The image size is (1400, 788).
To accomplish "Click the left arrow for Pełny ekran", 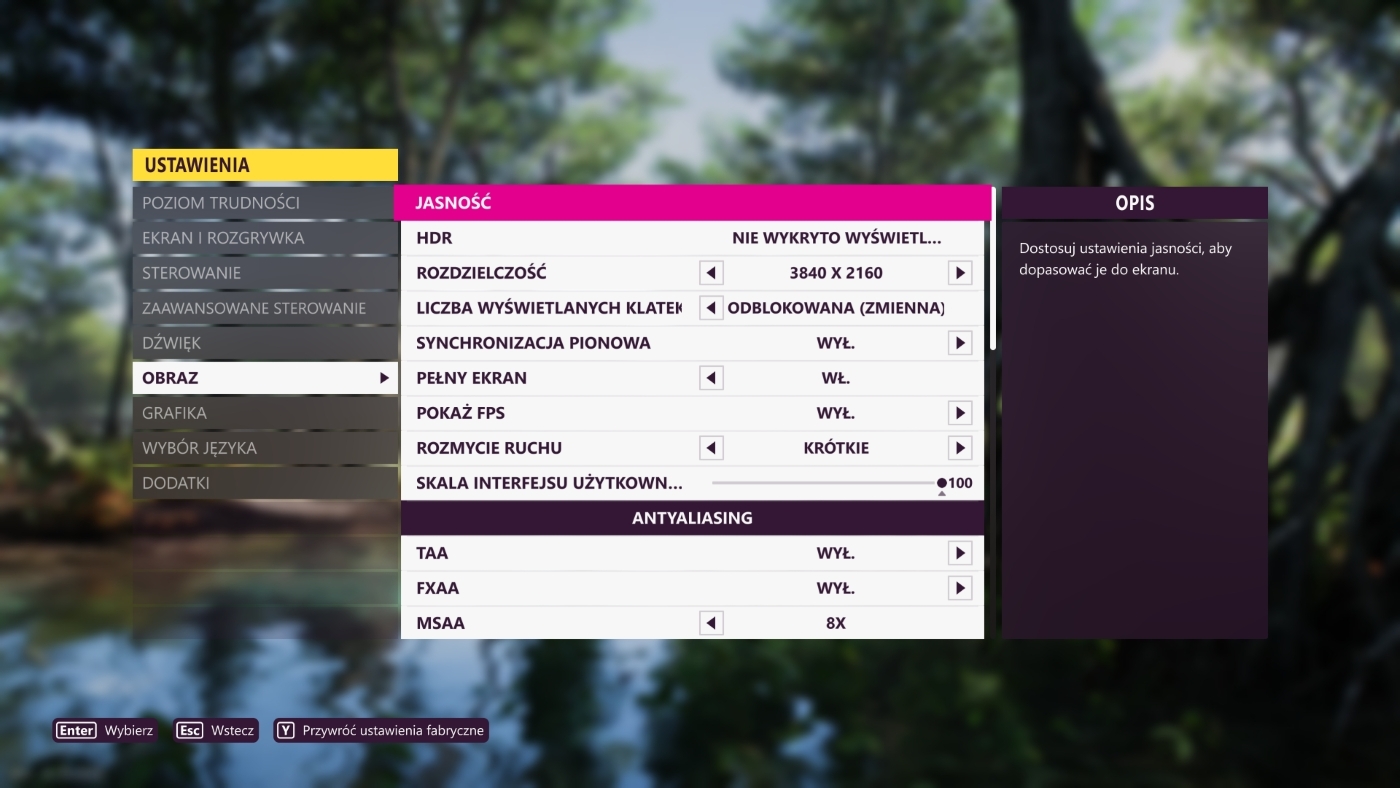I will 711,378.
